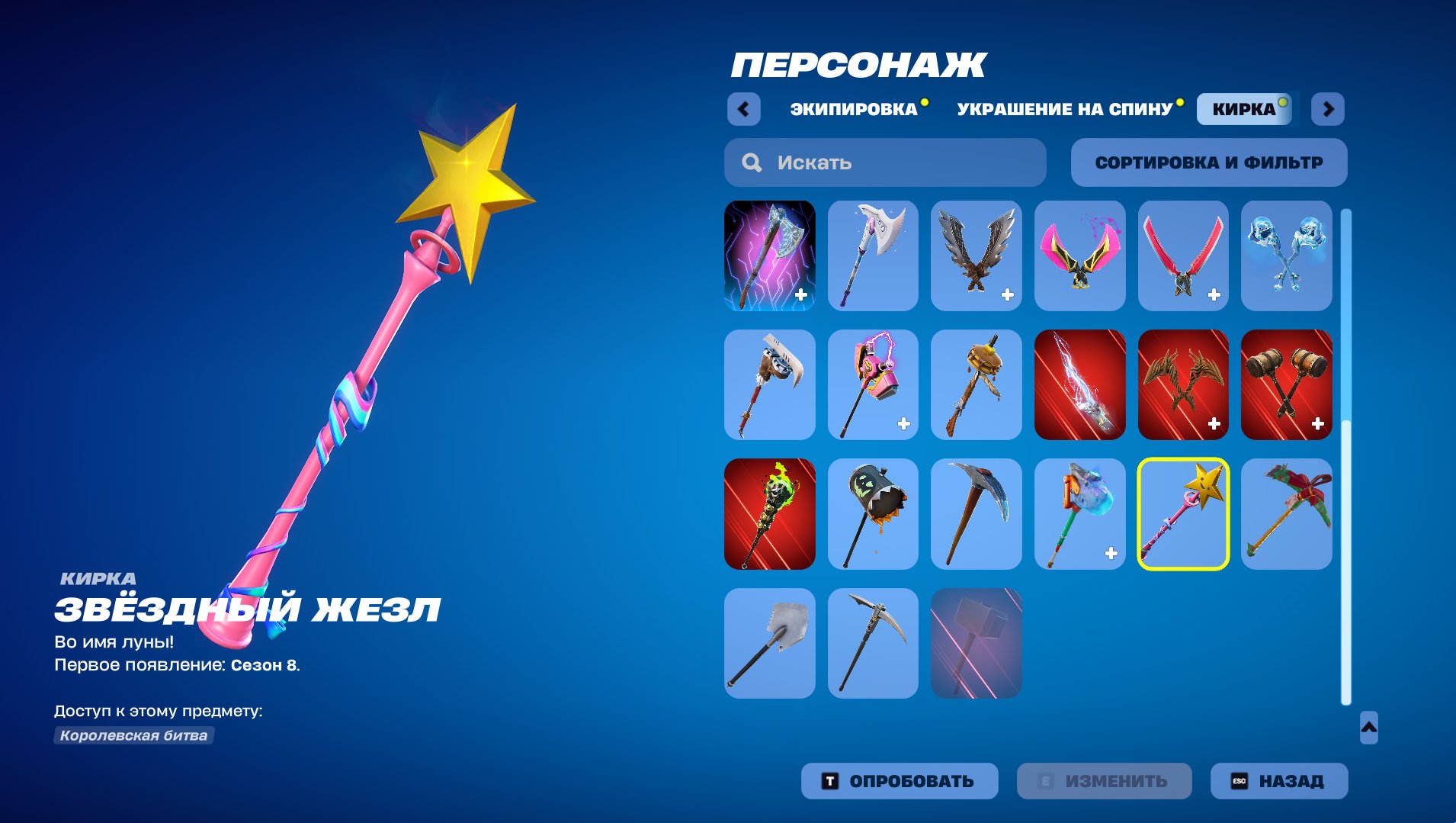Select the icy twin picks pickaxe
The width and height of the screenshot is (1456, 823).
(1286, 256)
